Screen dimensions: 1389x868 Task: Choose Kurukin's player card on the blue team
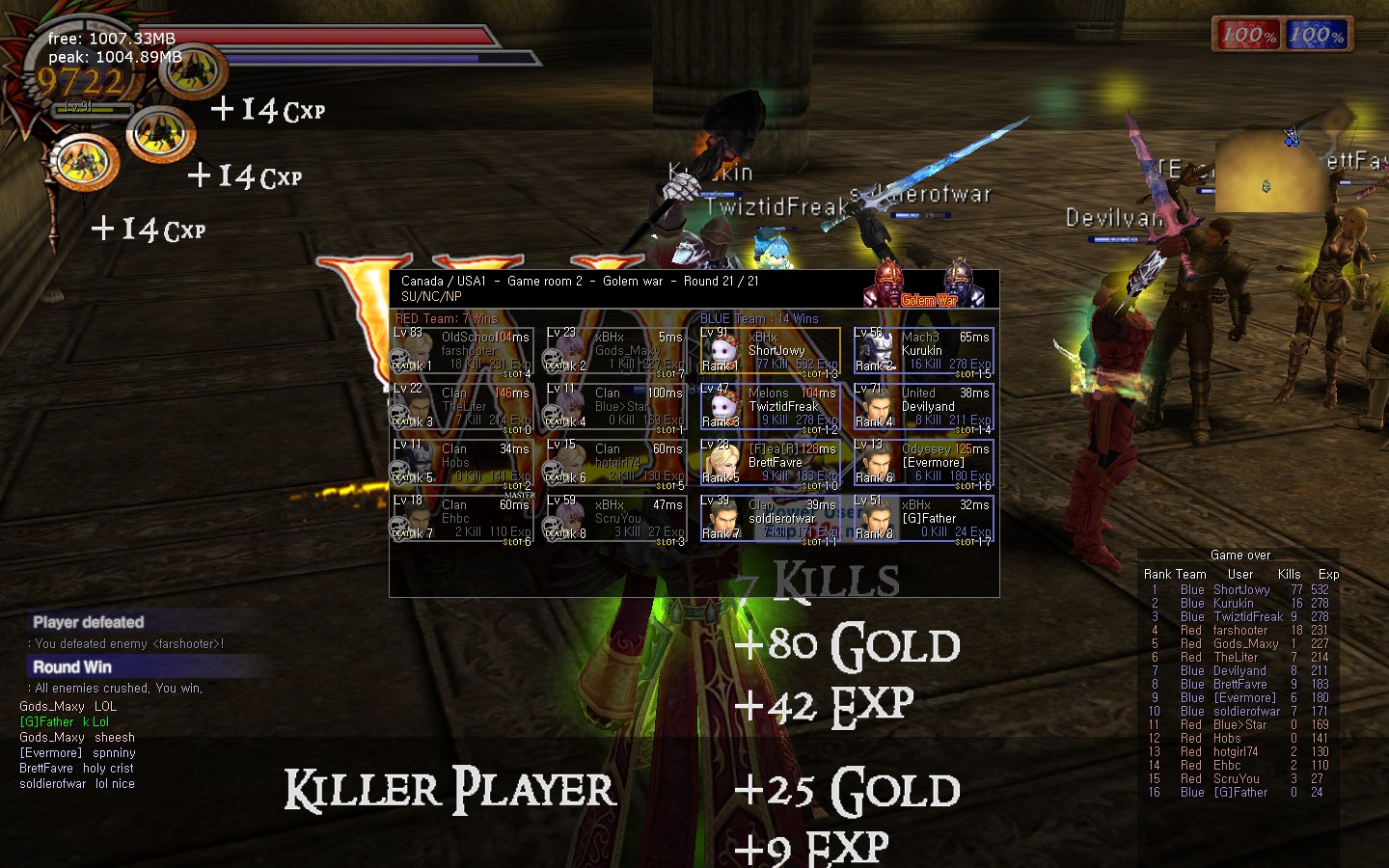923,352
